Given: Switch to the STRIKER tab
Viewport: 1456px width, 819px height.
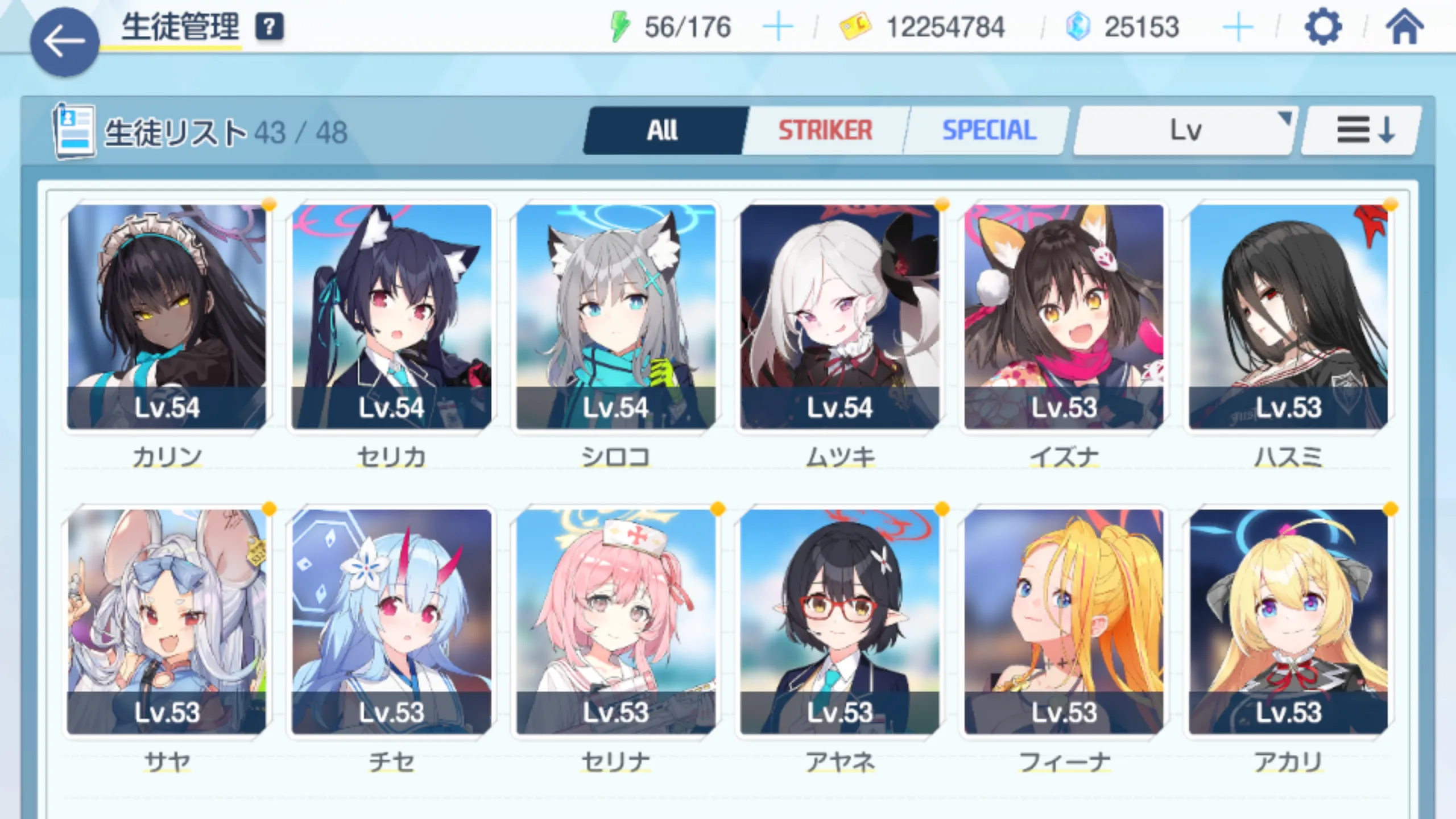Looking at the screenshot, I should pos(825,130).
